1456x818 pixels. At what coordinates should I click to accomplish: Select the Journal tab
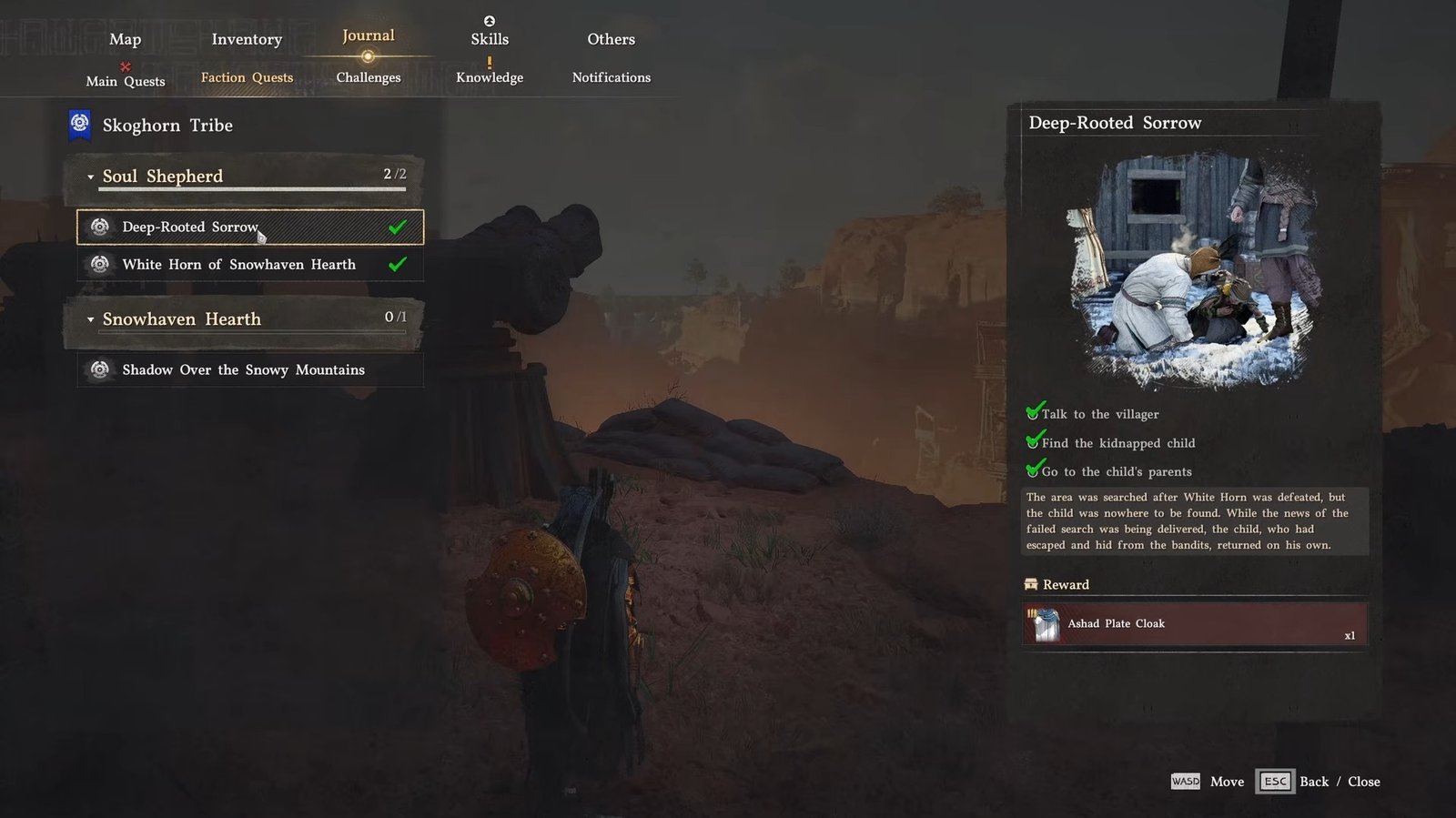[x=368, y=36]
